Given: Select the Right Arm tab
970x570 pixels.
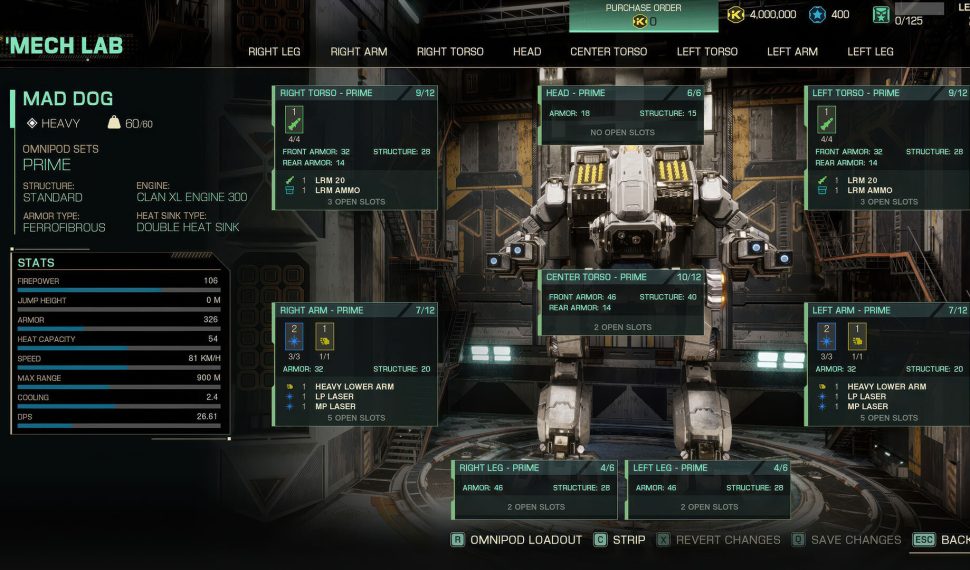Looking at the screenshot, I should coord(358,52).
